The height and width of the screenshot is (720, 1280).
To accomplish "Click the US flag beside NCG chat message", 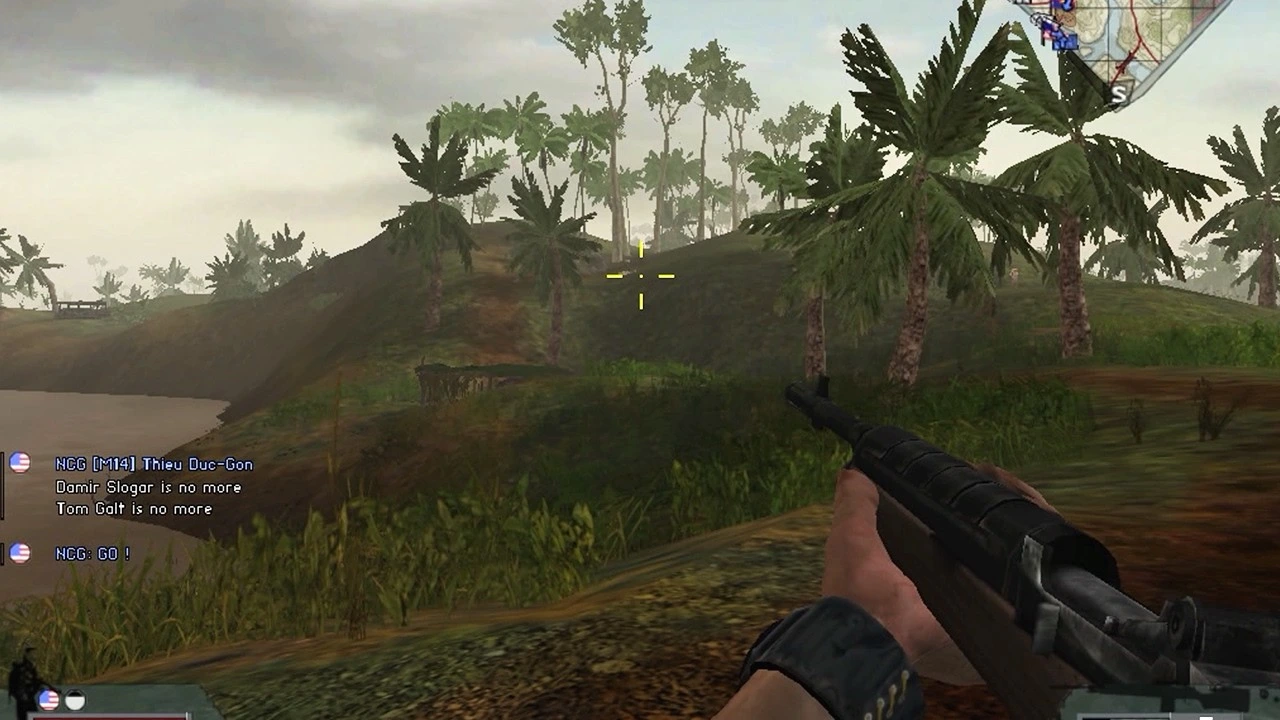I will coord(19,554).
